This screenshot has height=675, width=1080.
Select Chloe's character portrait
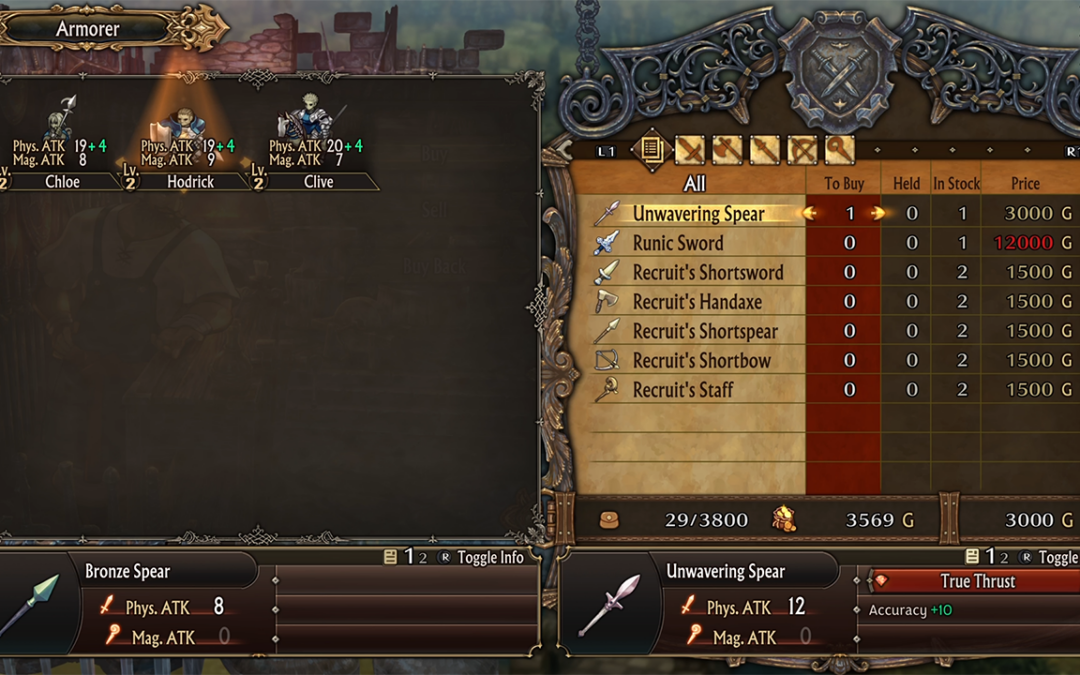click(x=62, y=120)
